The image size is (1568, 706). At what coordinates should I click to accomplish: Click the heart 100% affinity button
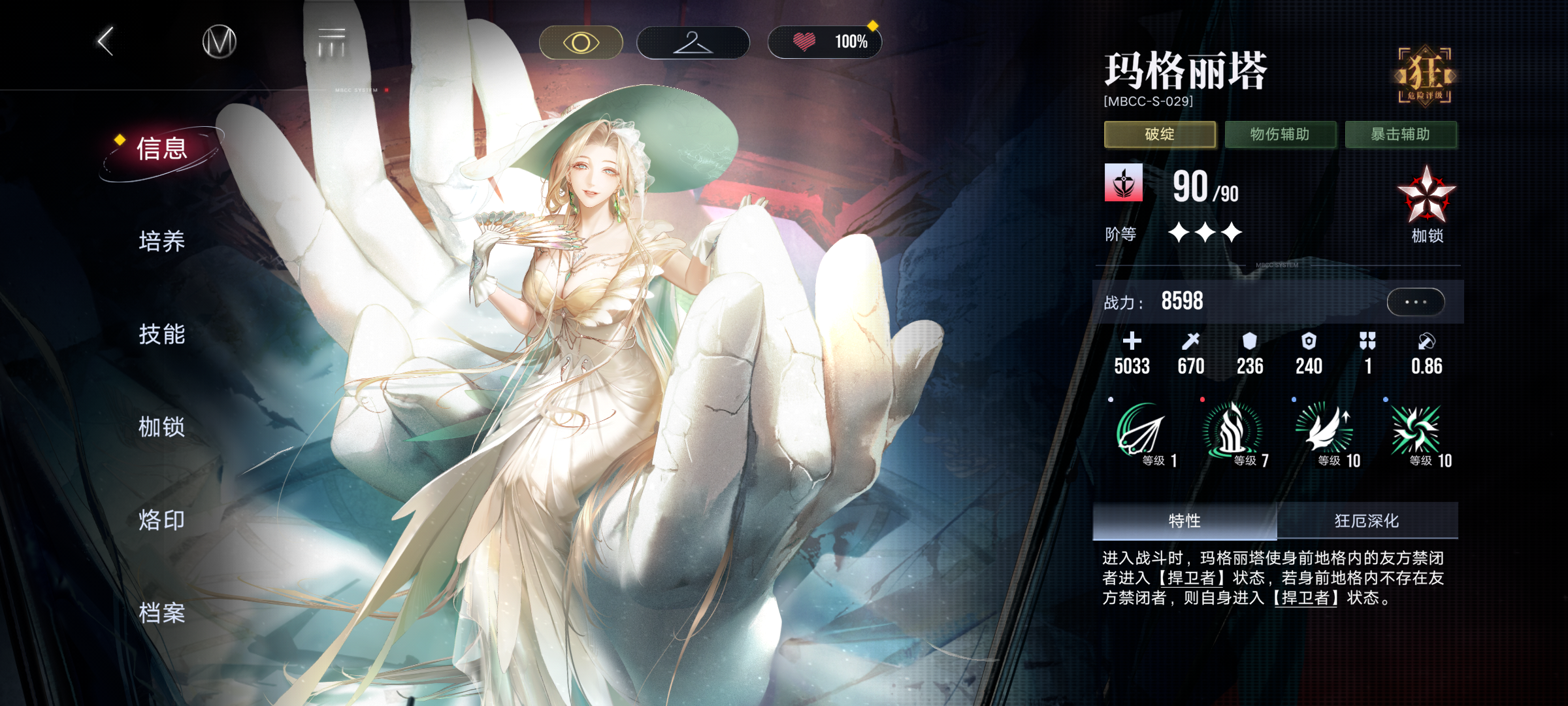tap(825, 43)
